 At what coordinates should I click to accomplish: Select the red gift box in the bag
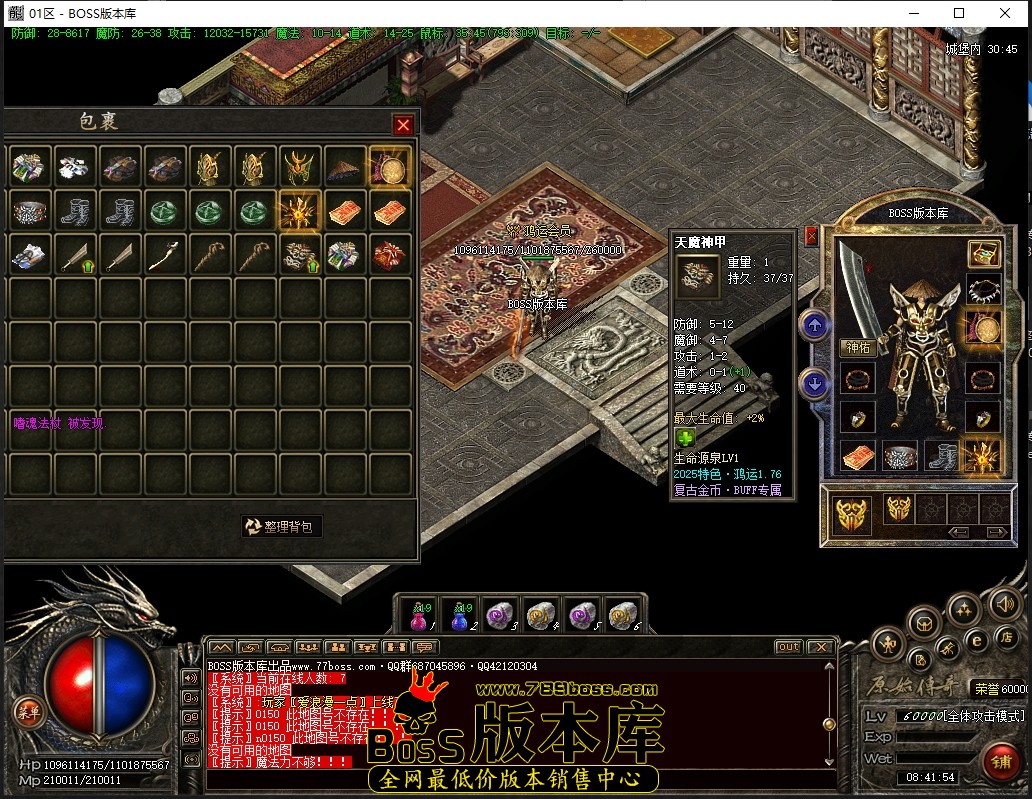coord(389,254)
